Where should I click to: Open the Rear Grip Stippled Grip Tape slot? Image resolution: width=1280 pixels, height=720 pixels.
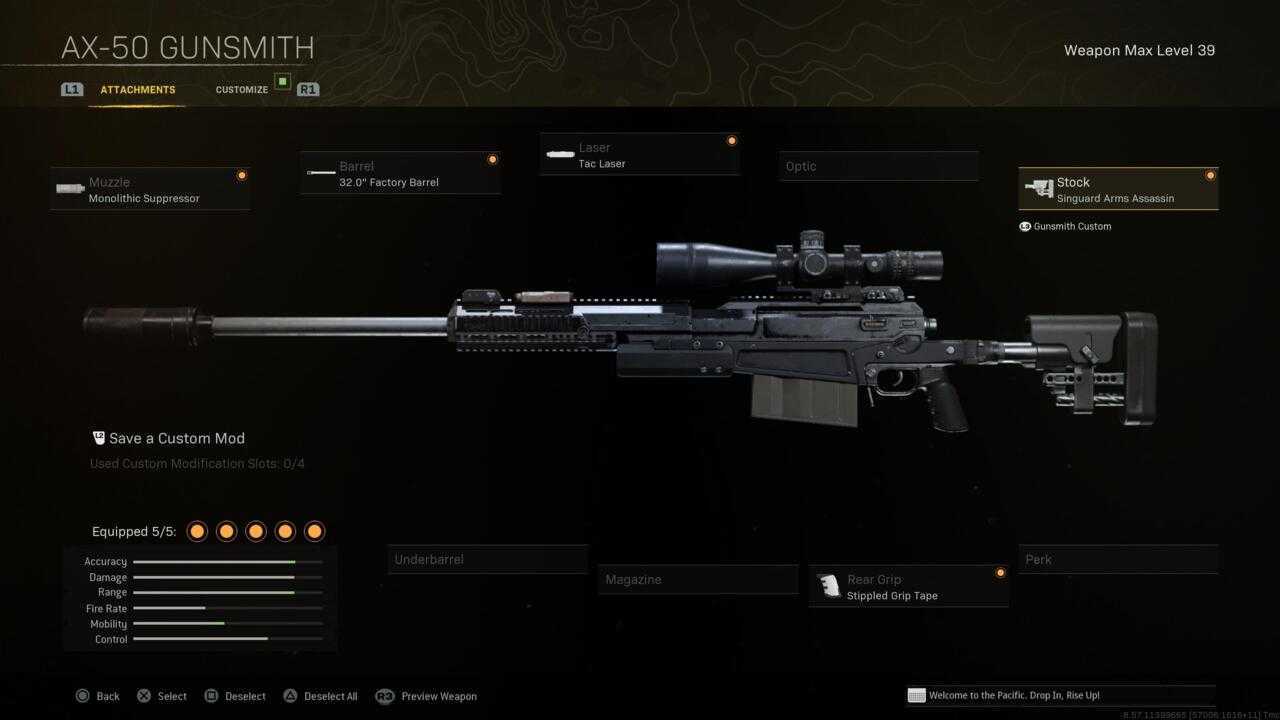coord(908,587)
